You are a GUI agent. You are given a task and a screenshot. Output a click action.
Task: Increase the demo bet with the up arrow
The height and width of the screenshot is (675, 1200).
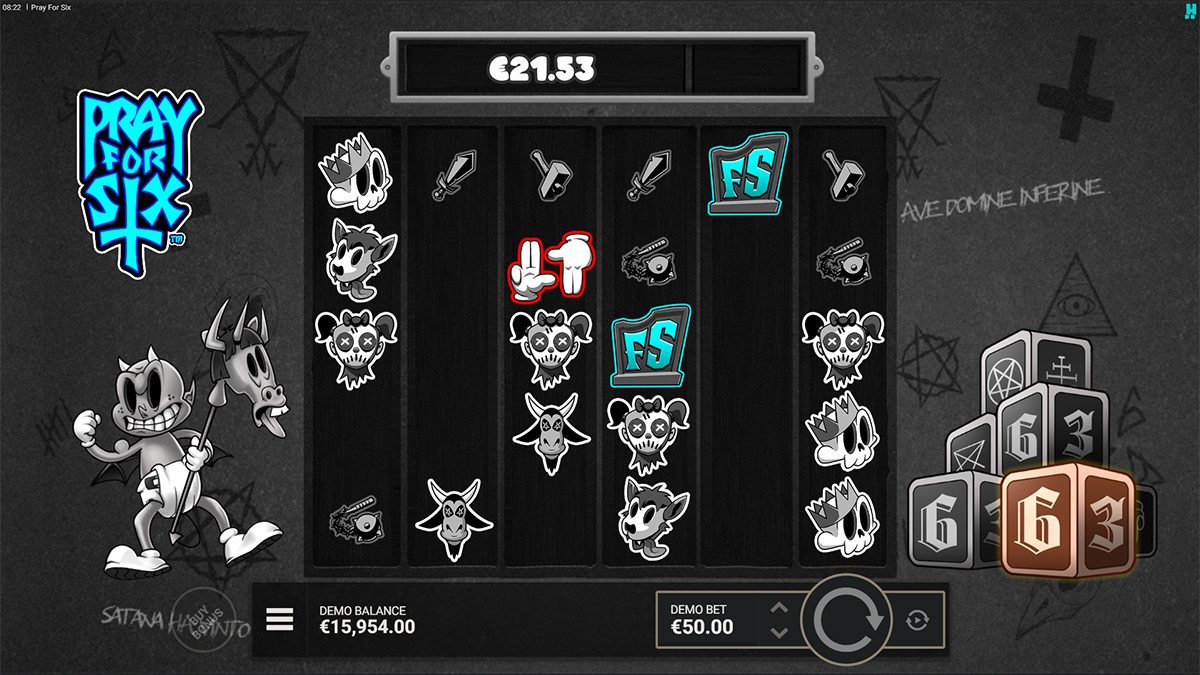[x=780, y=608]
